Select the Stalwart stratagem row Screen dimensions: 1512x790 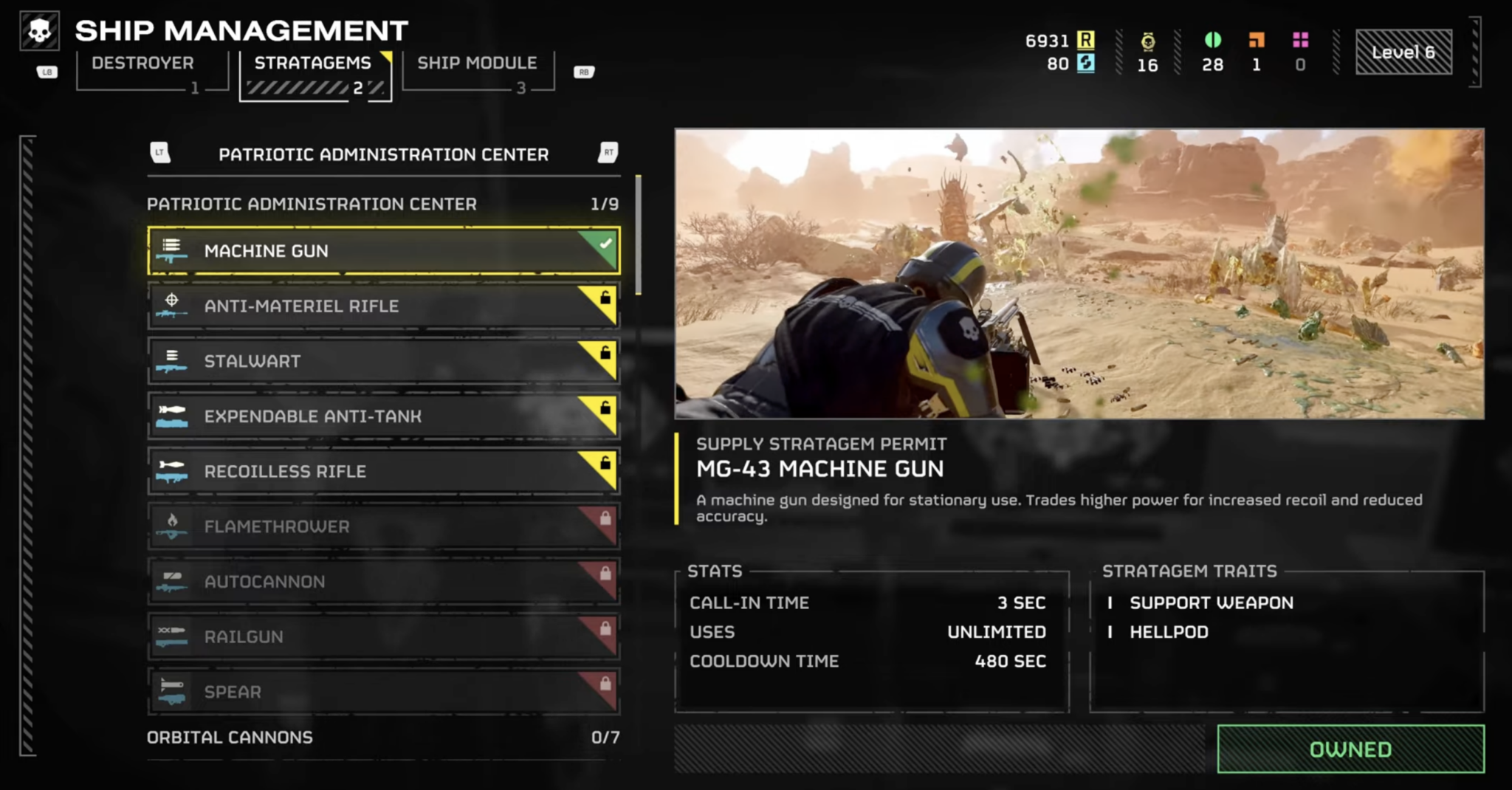click(x=383, y=361)
